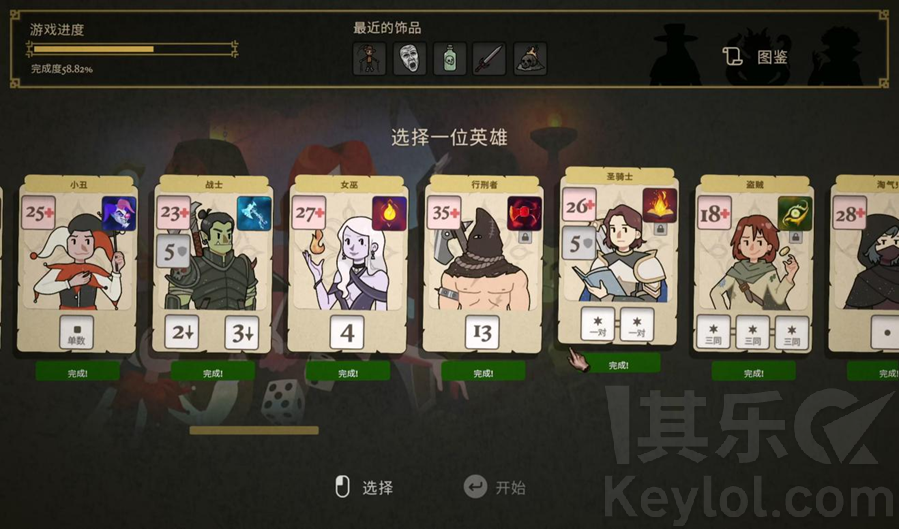
Task: Select the hooded 淘气 hero card
Action: (868, 265)
